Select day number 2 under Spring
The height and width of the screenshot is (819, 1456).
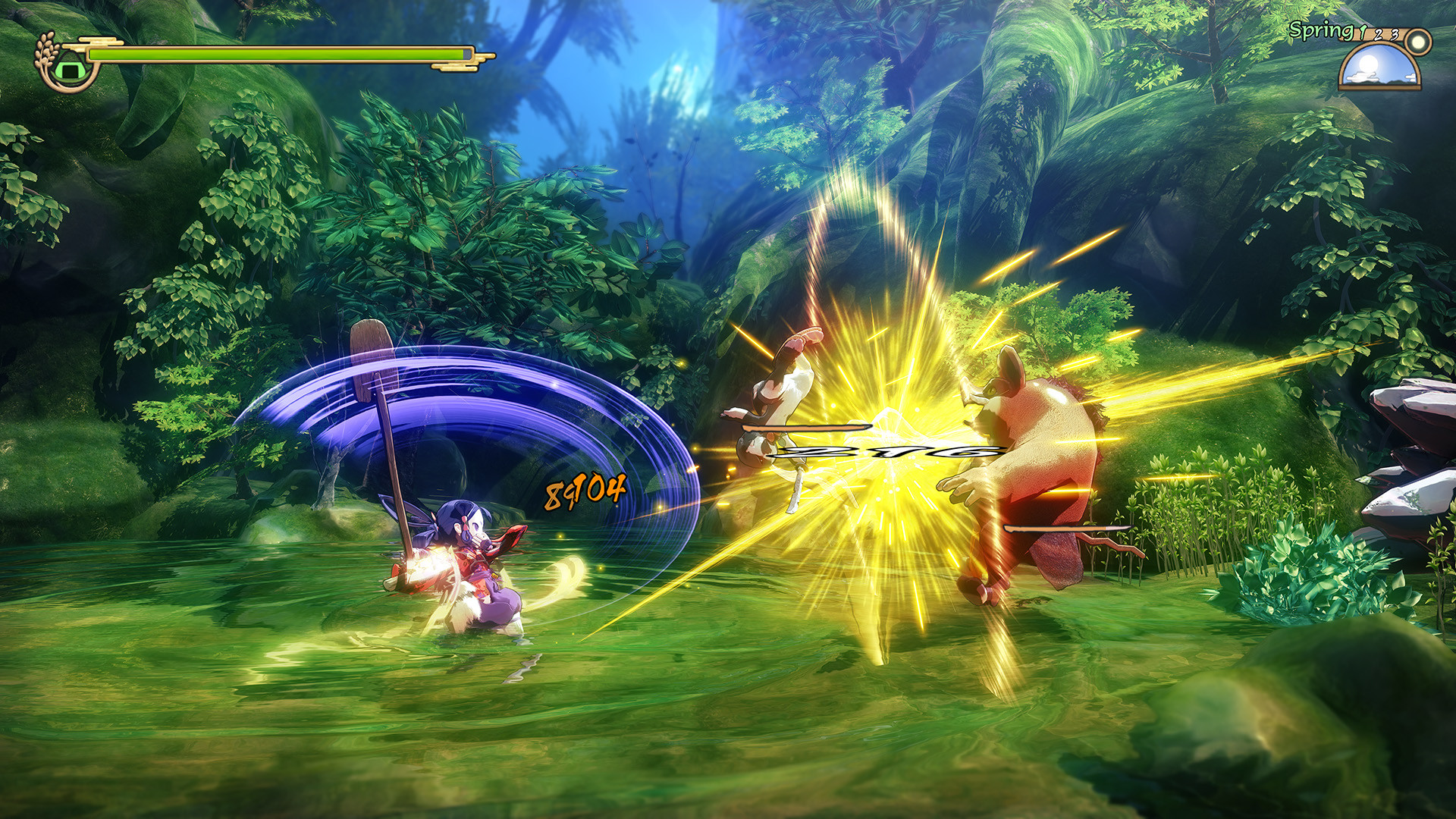pos(1378,35)
